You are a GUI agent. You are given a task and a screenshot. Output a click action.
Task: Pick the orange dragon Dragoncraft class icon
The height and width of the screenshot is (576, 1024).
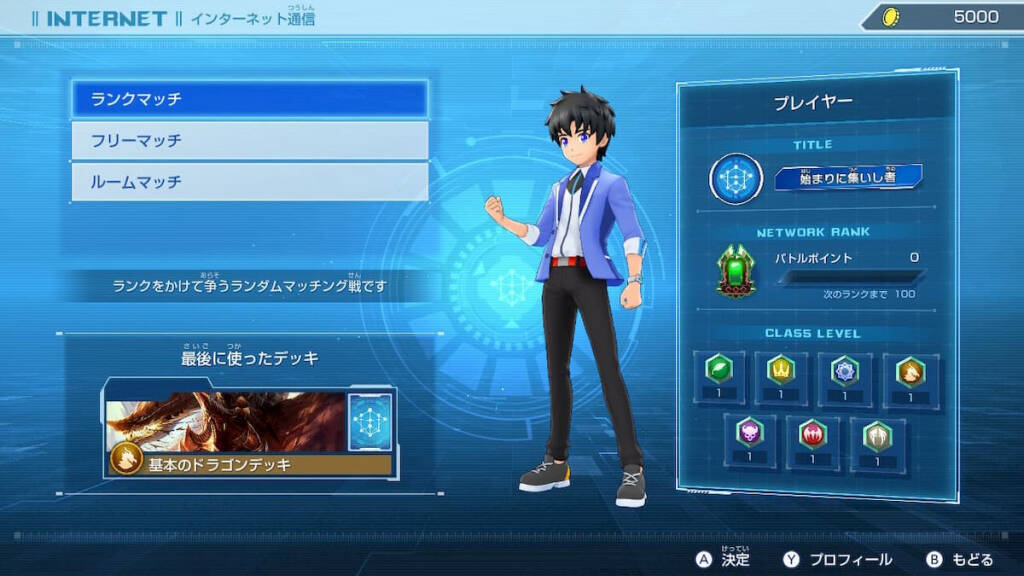click(910, 370)
